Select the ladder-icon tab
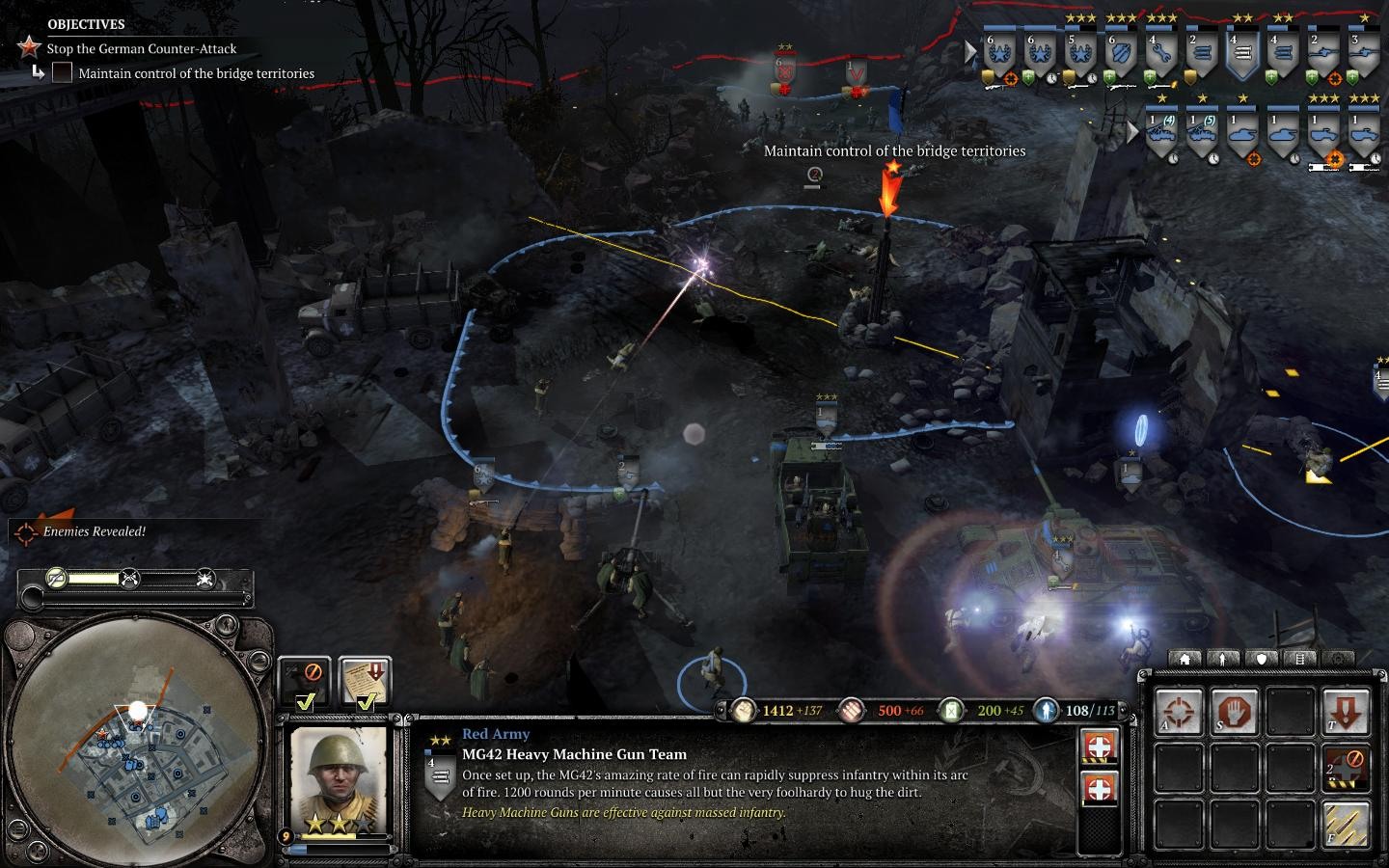This screenshot has height=868, width=1389. point(1299,659)
